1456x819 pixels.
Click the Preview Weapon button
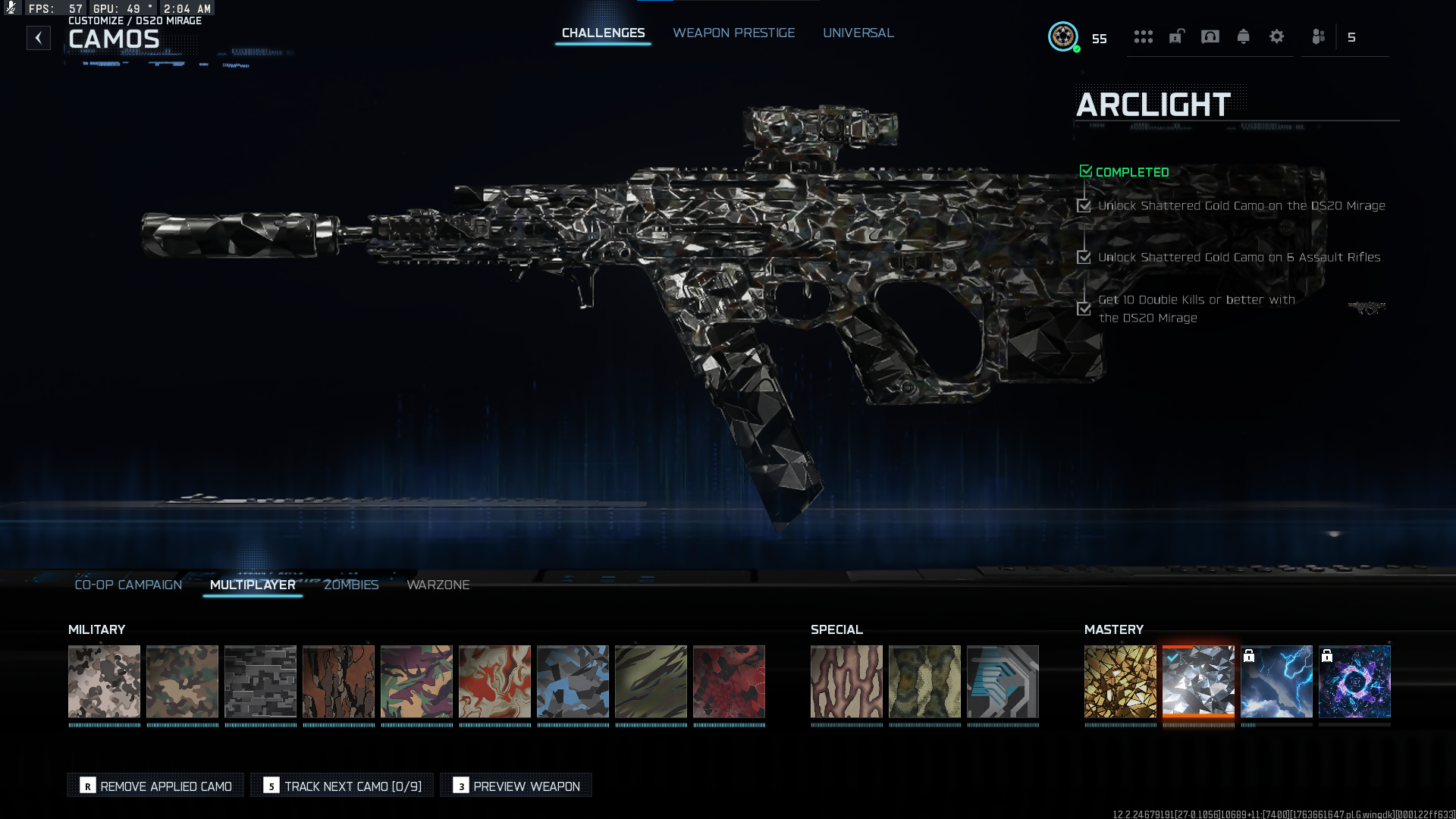516,786
